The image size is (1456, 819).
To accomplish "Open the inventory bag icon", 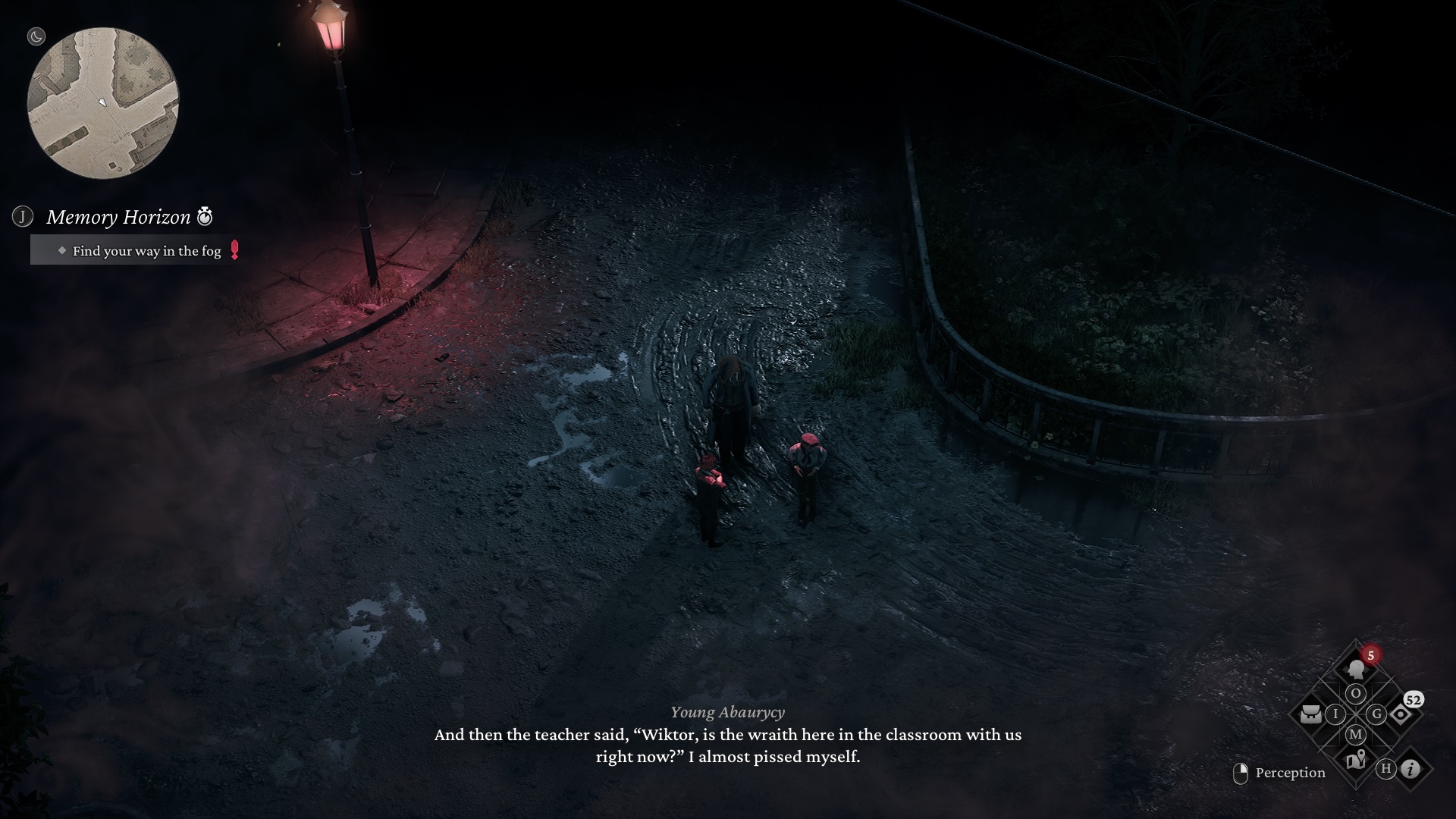I will [1310, 714].
